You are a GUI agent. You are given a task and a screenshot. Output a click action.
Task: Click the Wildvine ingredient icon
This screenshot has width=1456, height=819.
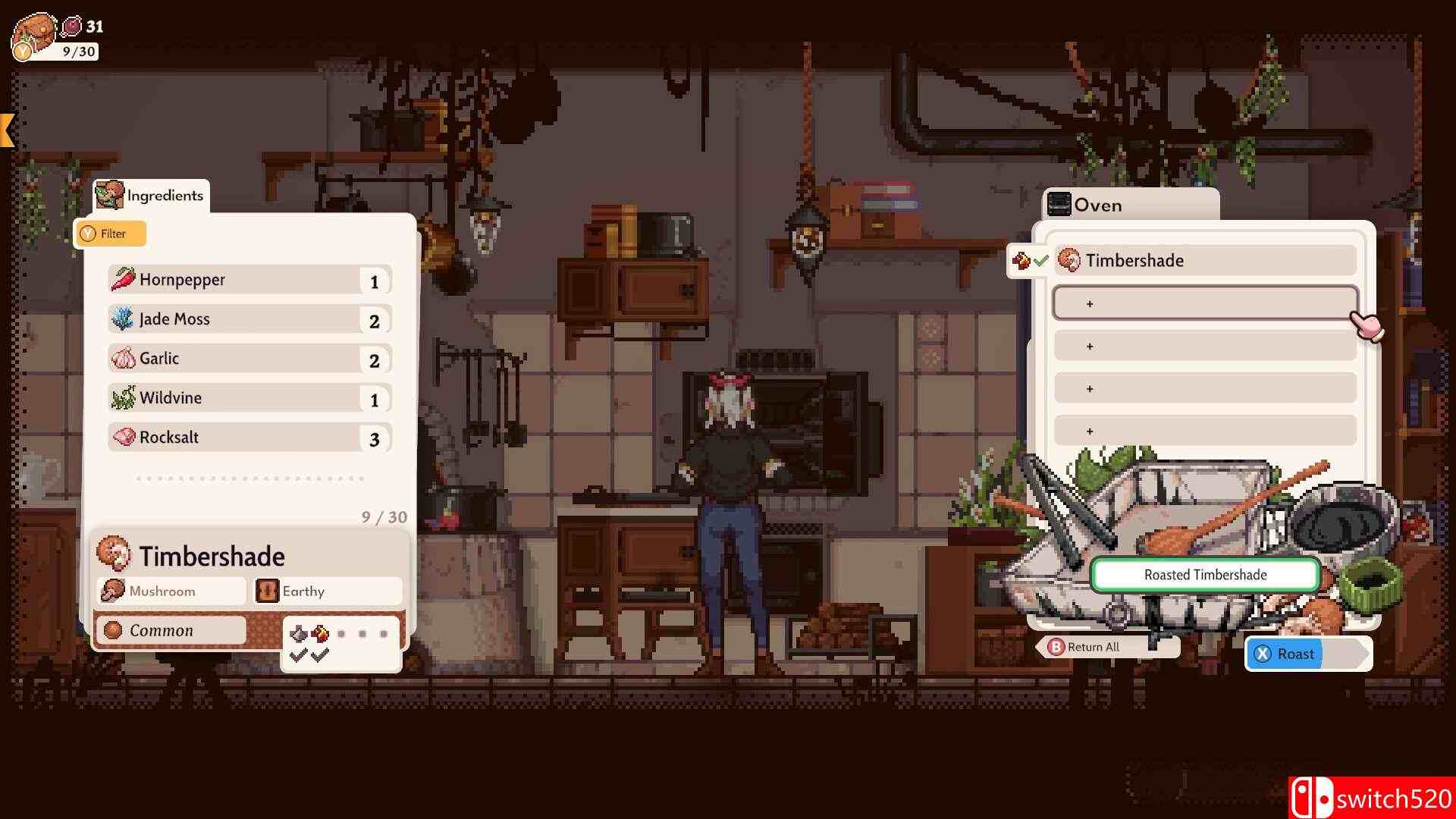click(121, 397)
